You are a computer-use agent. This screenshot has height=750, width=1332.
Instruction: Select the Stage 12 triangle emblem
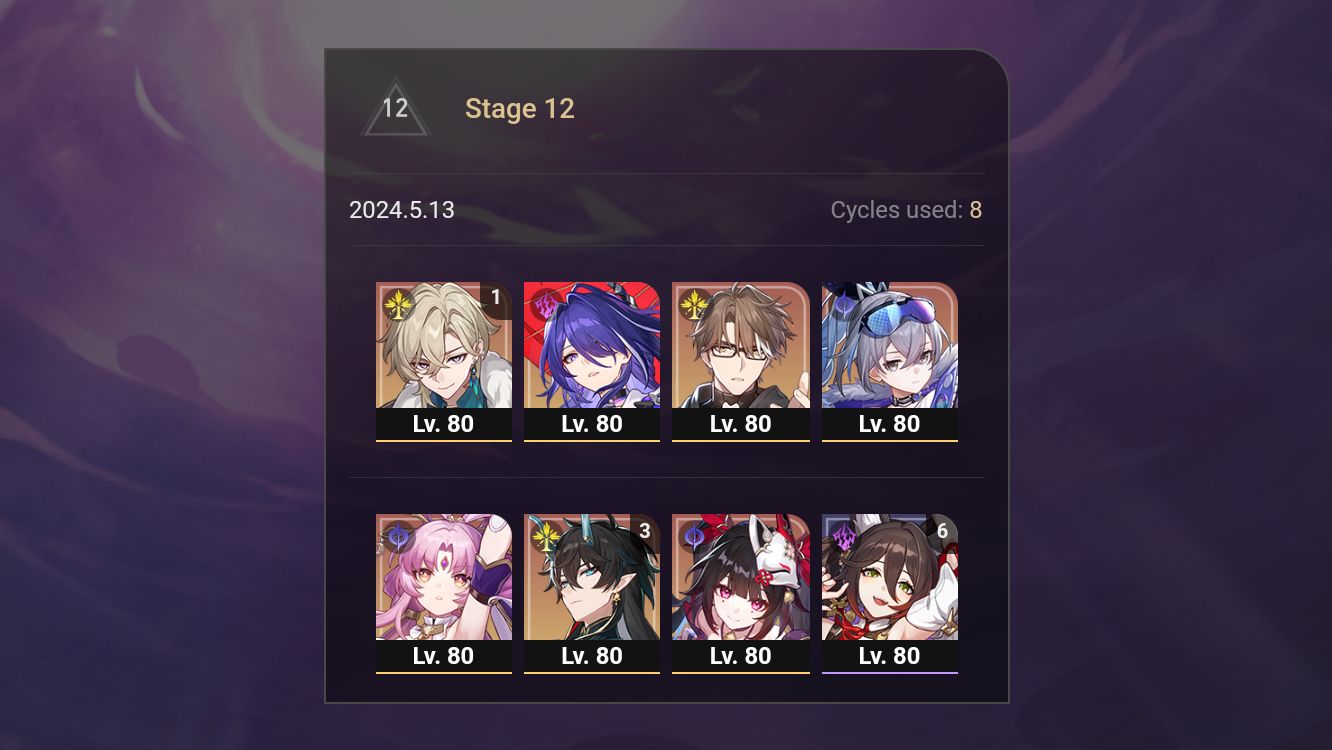pyautogui.click(x=395, y=108)
